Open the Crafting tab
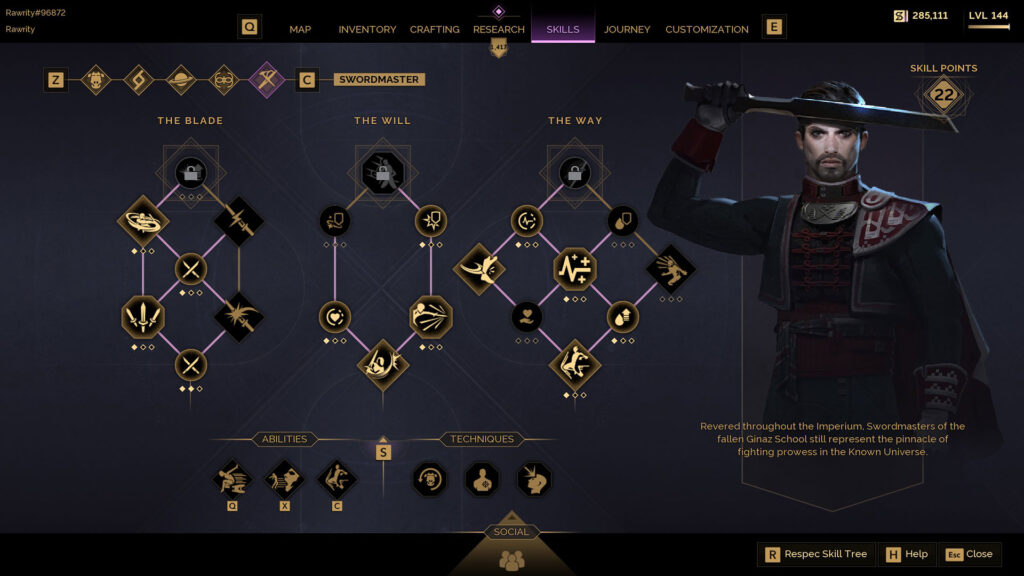The height and width of the screenshot is (576, 1024). pos(435,29)
